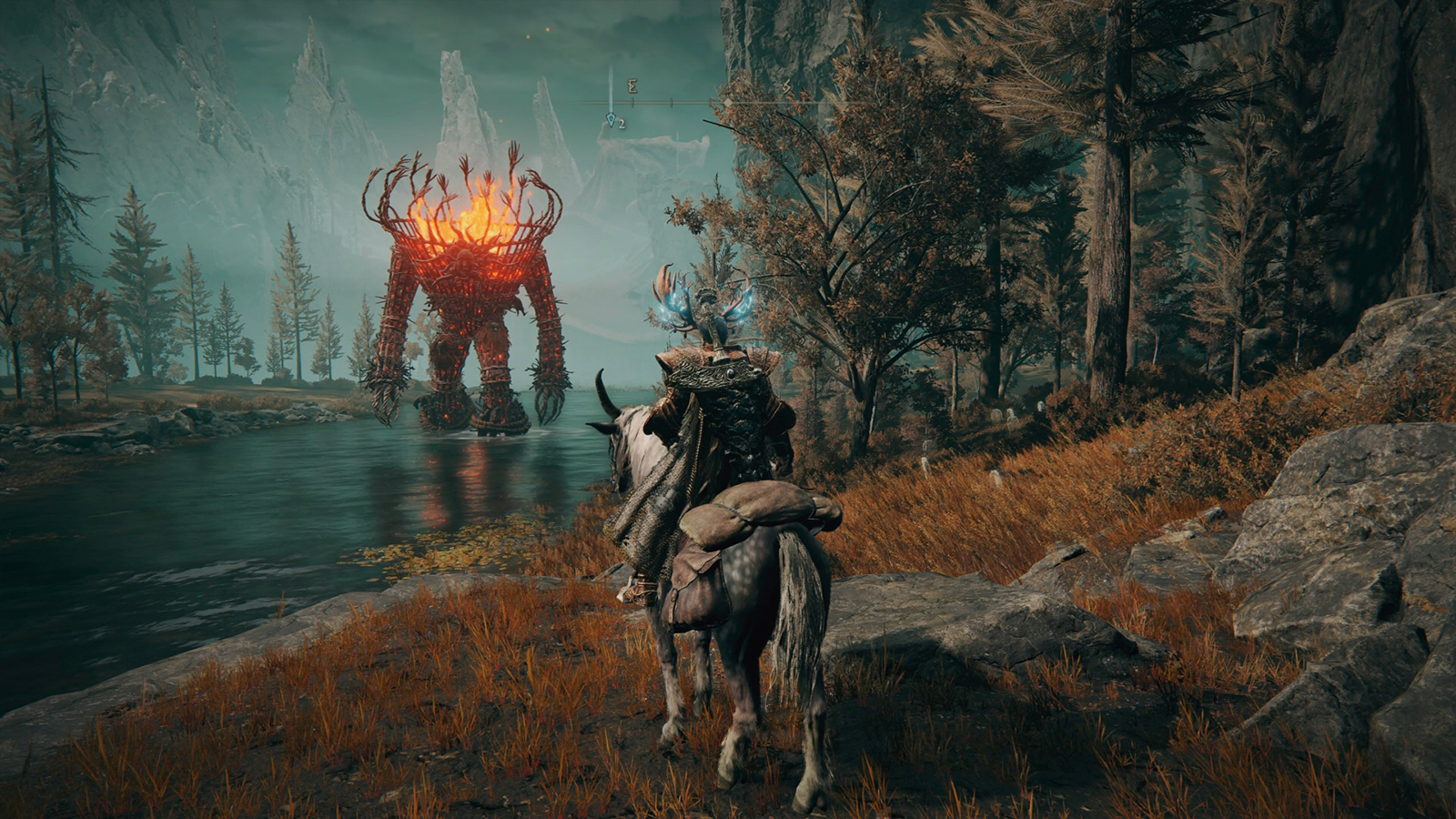Select the East letter on the compass bar

point(632,87)
